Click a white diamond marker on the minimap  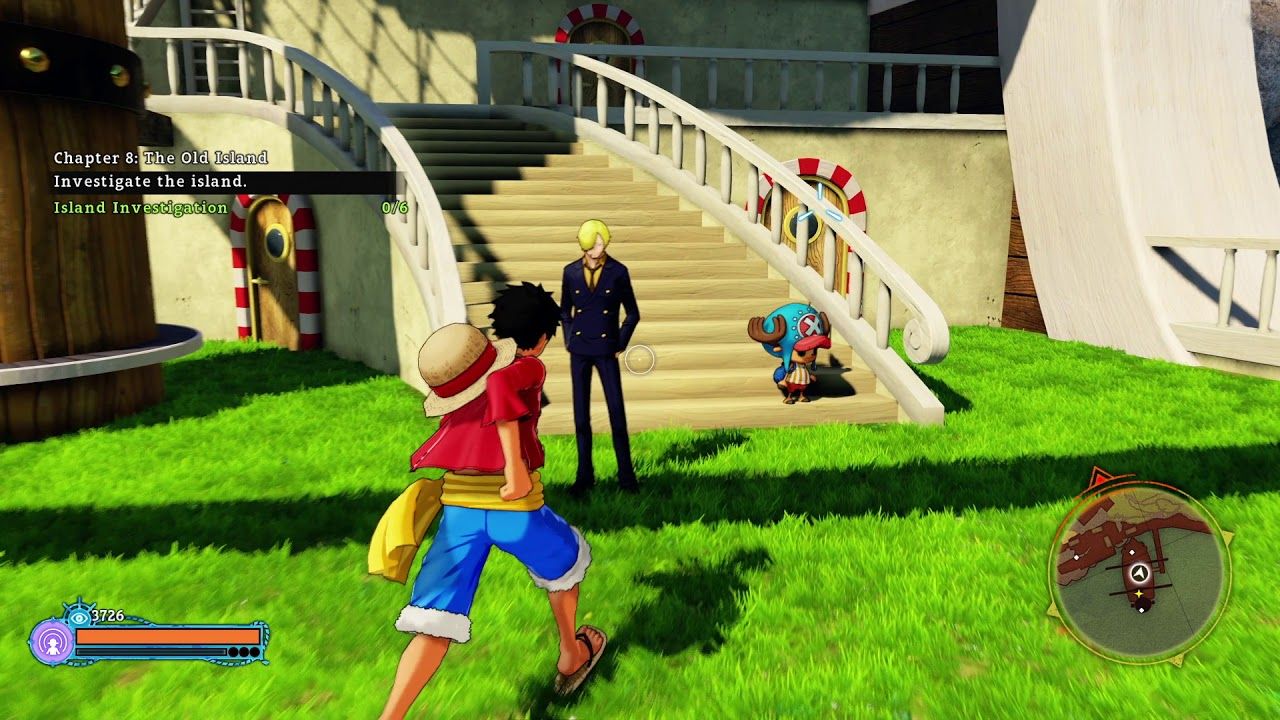coord(1133,552)
